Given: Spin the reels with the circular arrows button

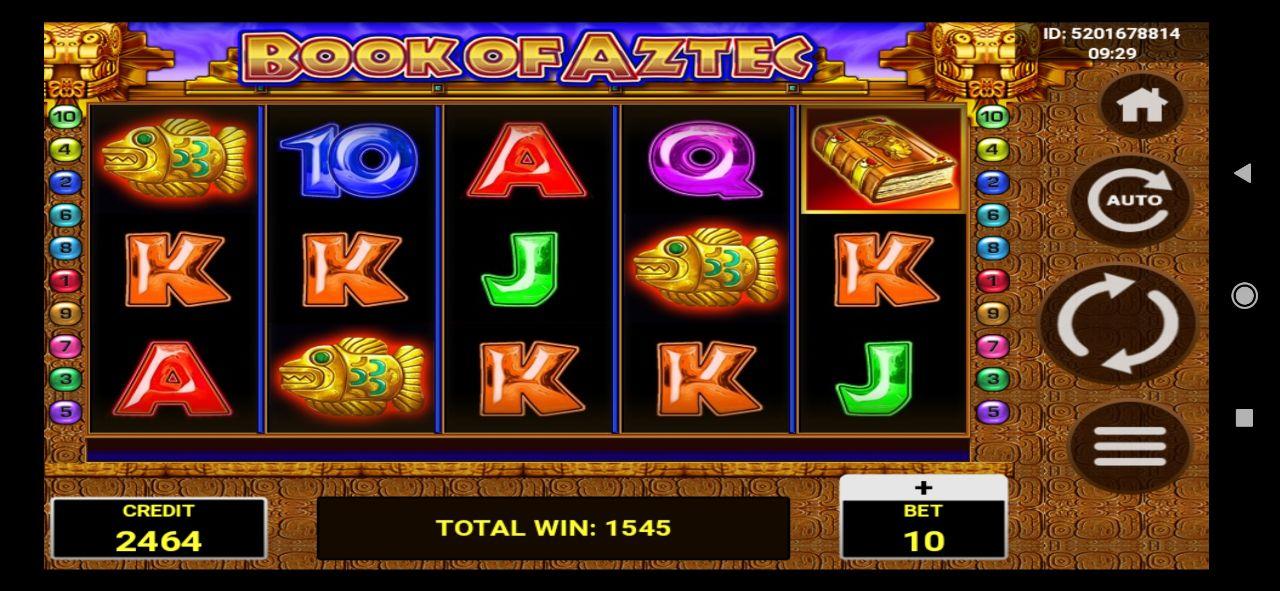Looking at the screenshot, I should (1118, 324).
